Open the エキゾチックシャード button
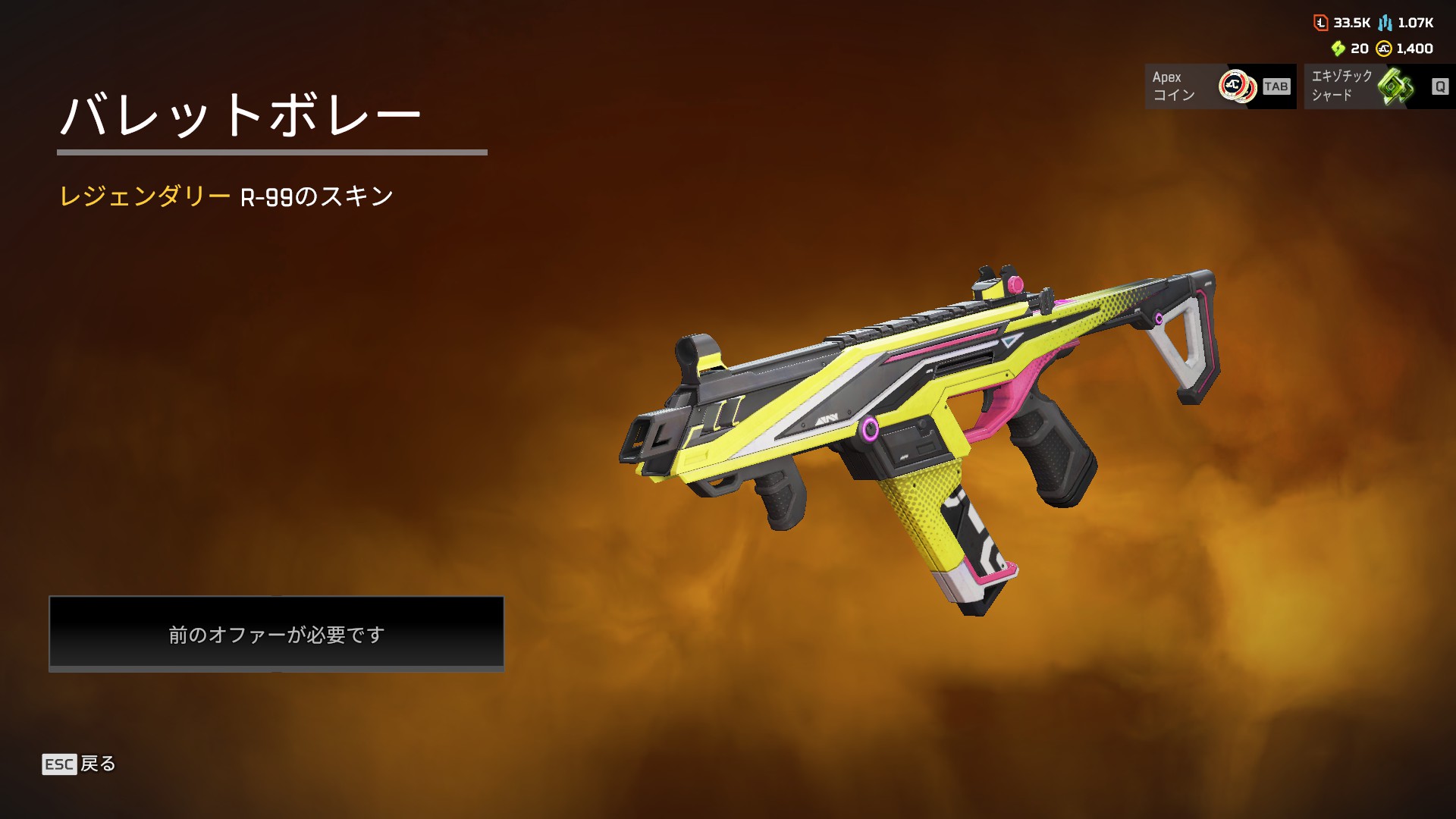The image size is (1456, 819). tap(1379, 86)
